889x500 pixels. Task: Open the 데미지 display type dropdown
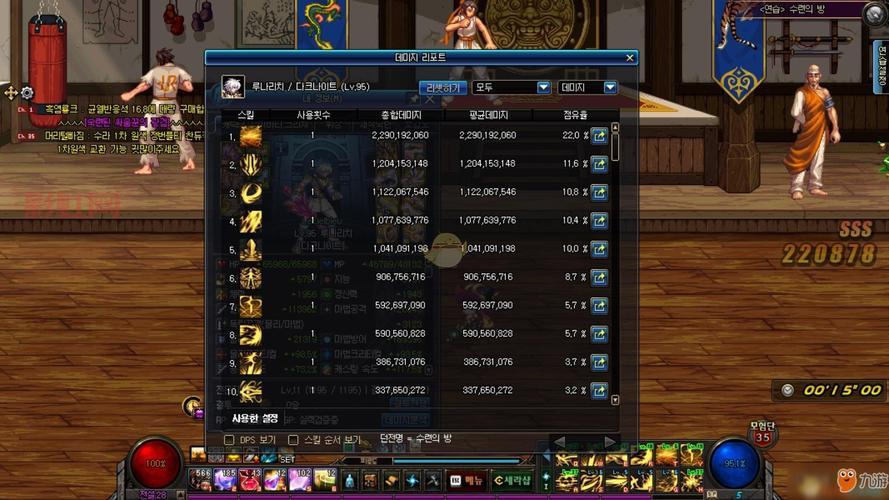tap(587, 87)
